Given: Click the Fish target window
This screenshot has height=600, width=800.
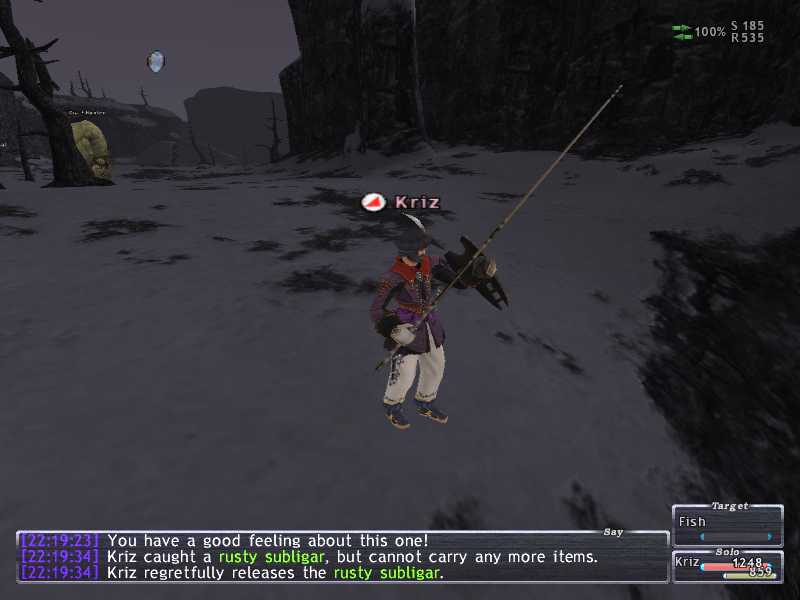Looking at the screenshot, I should 727,523.
